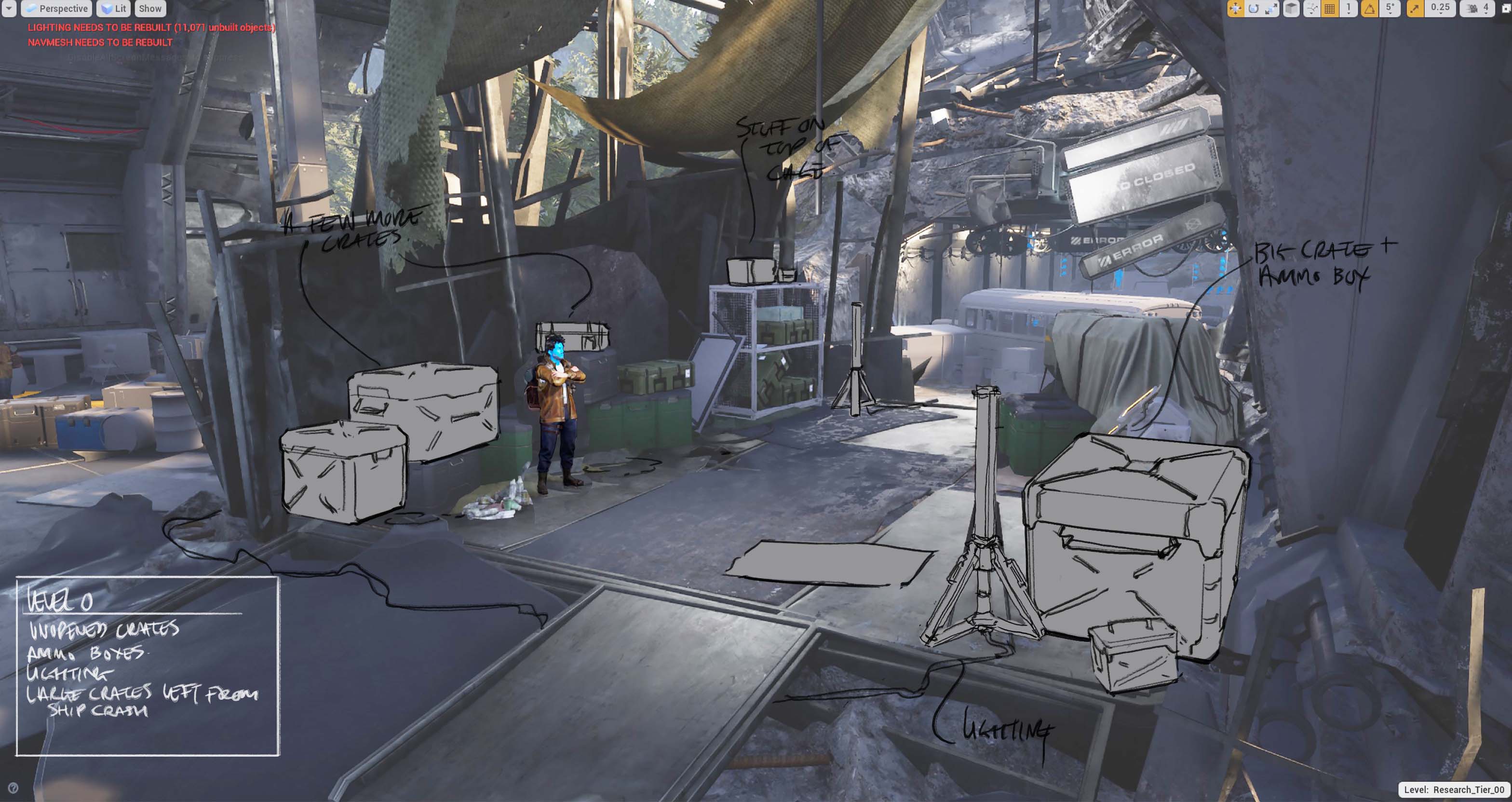
Task: Toggle rotation snapping with the angle icon
Action: (1369, 8)
